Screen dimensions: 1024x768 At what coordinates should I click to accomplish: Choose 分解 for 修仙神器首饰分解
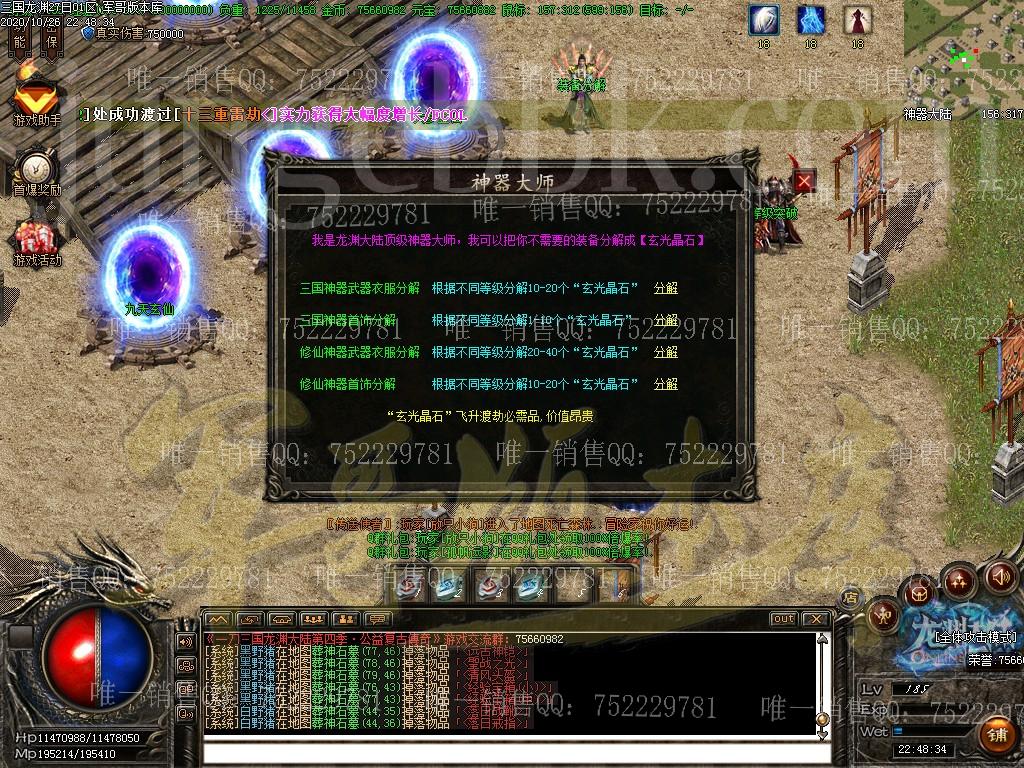click(665, 384)
